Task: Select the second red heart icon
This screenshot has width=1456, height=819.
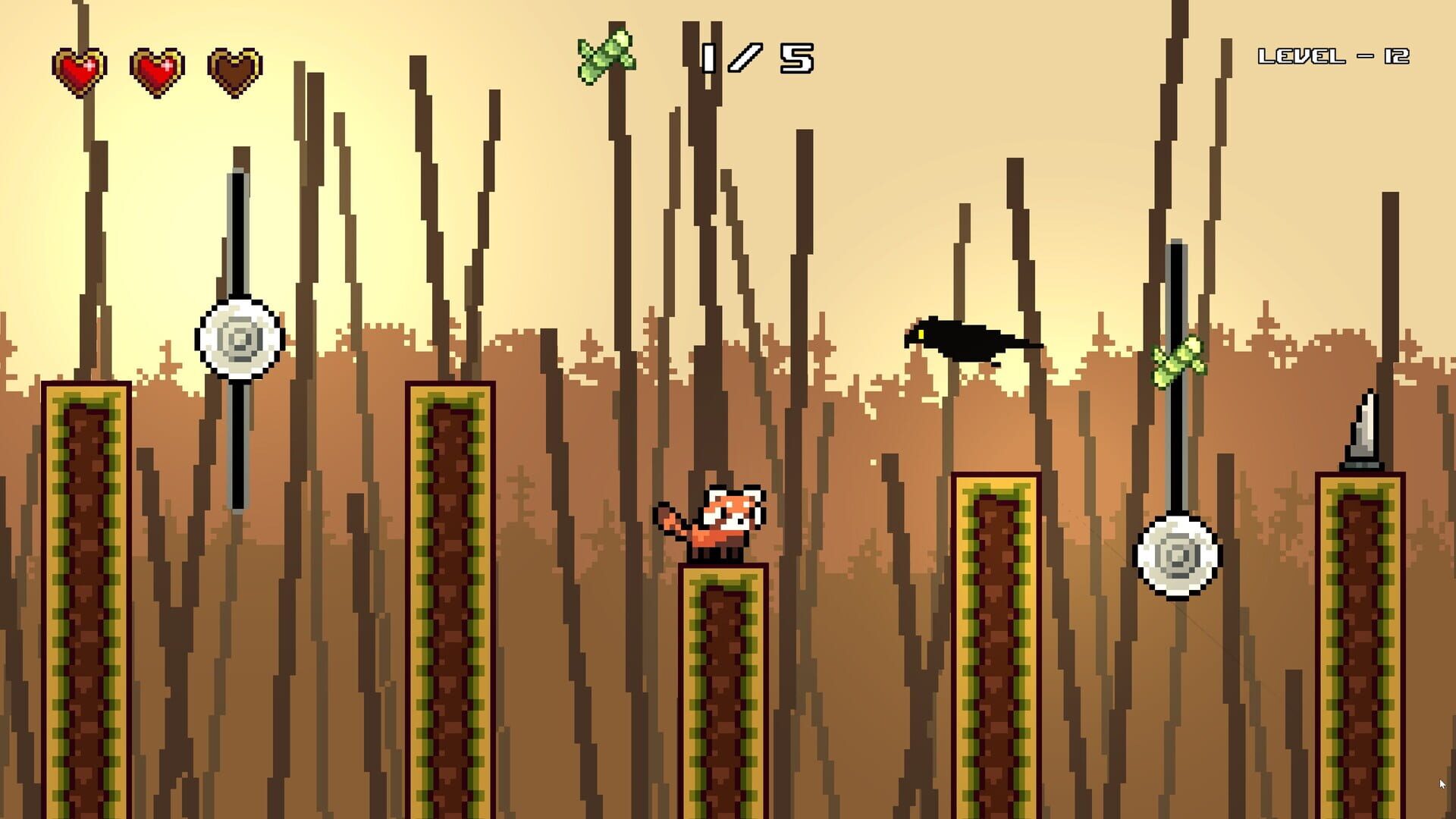Action: coord(155,67)
